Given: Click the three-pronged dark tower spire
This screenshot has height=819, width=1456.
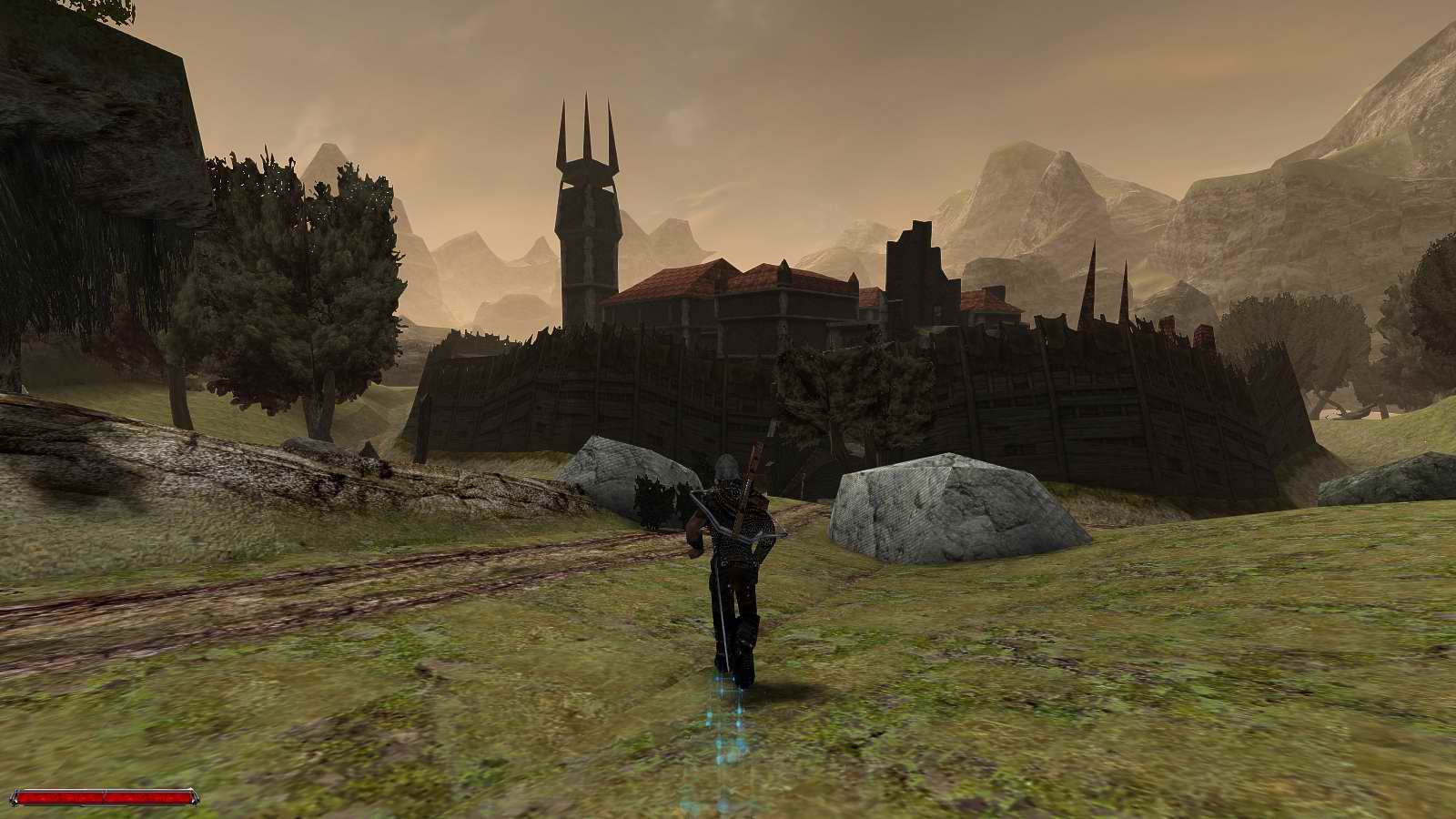Looking at the screenshot, I should tap(585, 127).
